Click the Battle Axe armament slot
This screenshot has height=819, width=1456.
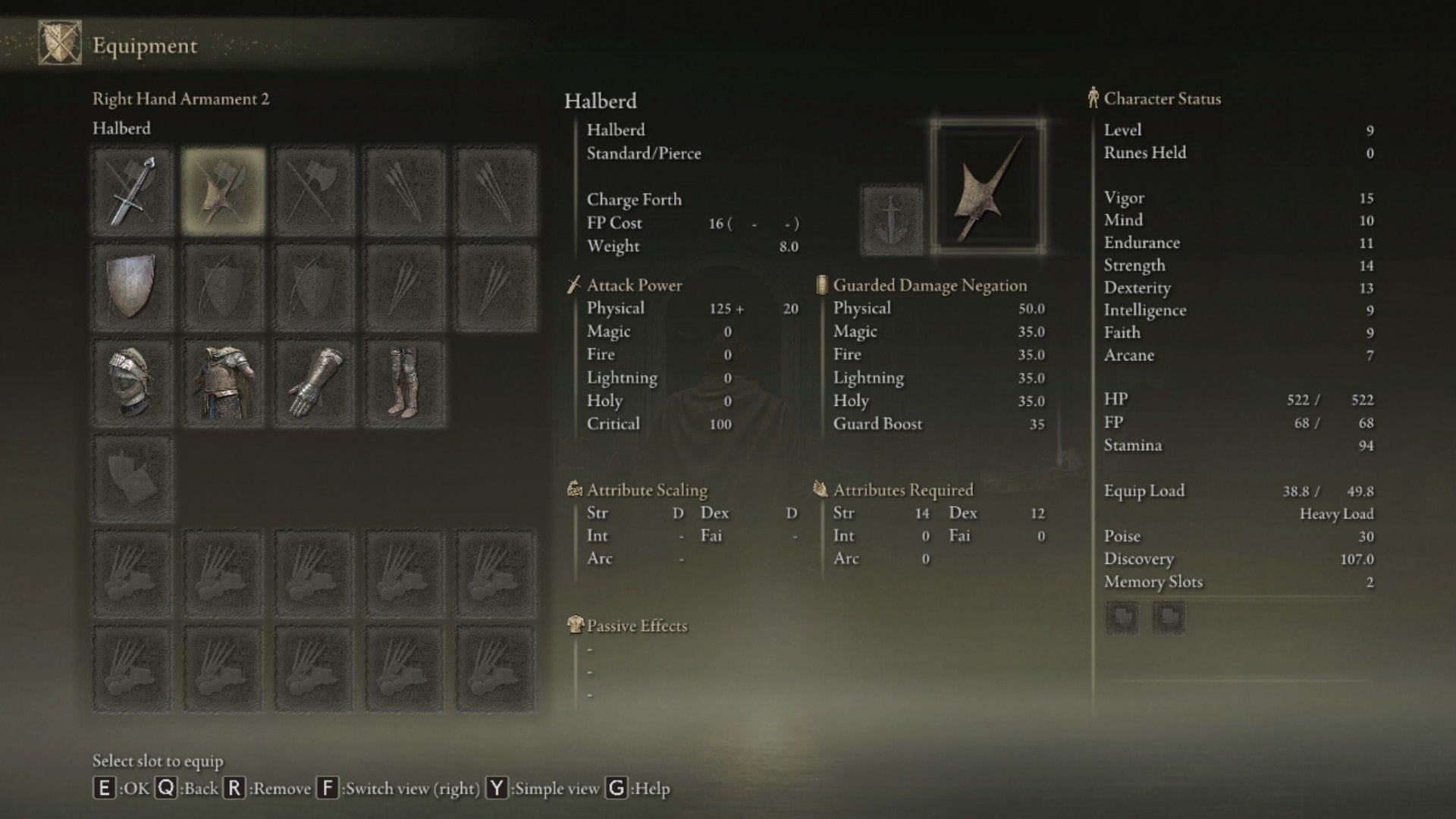312,190
